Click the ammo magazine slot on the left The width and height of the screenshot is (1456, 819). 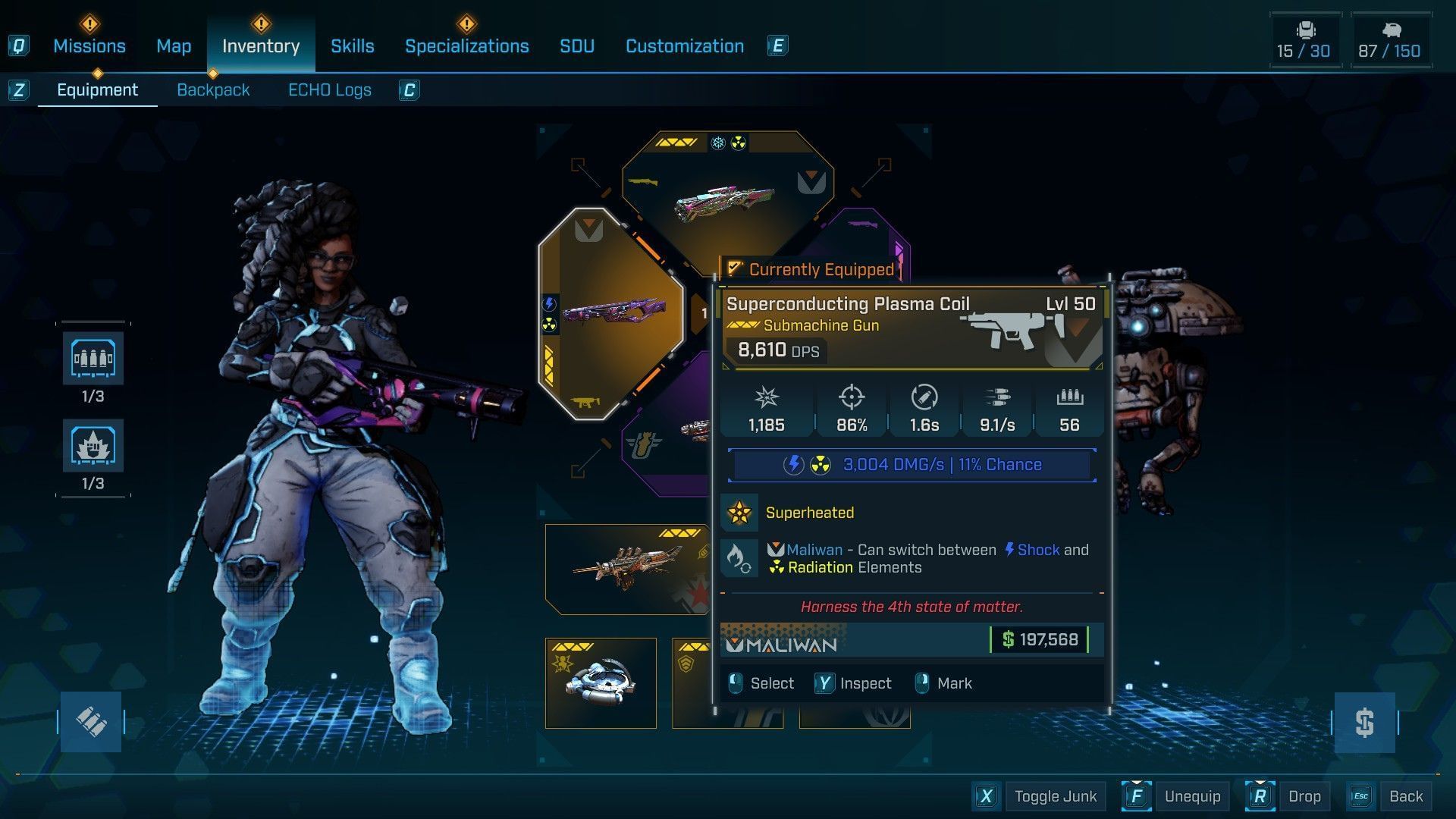pyautogui.click(x=93, y=359)
